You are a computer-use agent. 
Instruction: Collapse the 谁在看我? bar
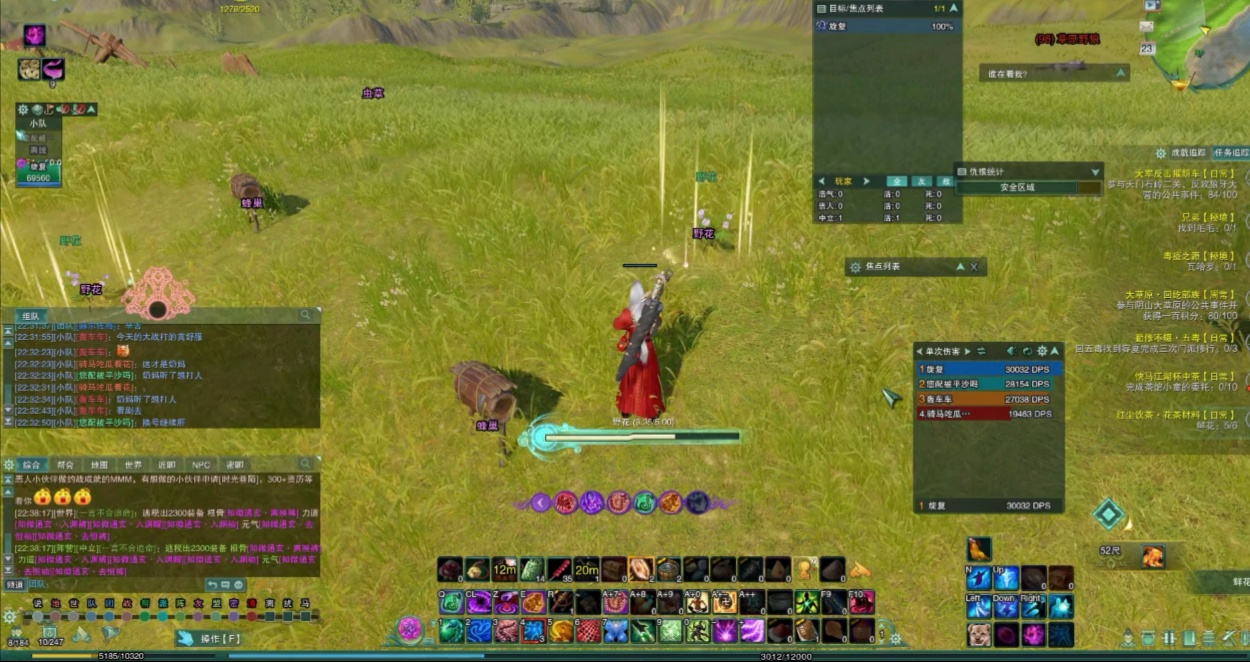tap(1121, 73)
